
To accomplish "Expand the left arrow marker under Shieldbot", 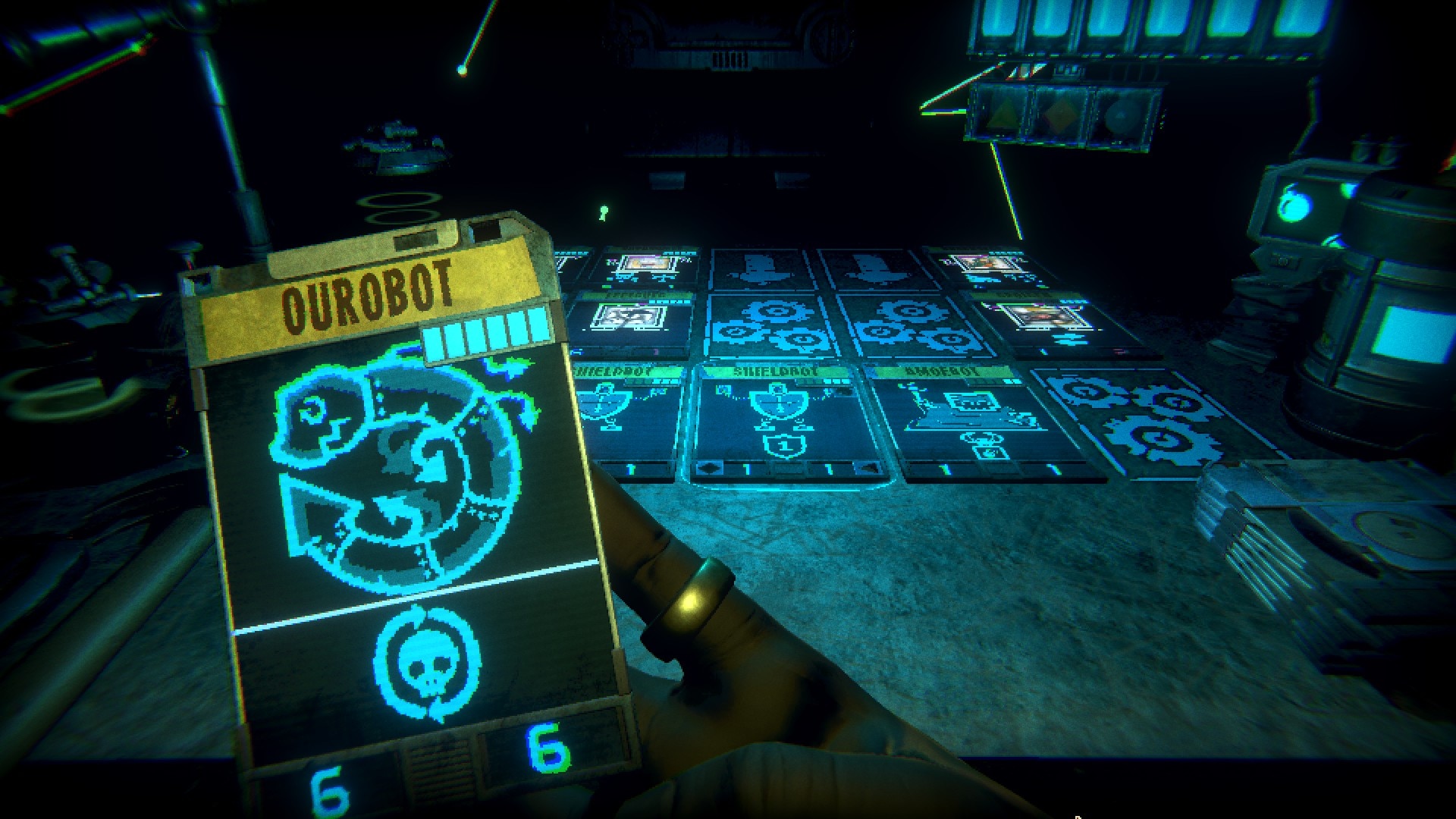I will pos(711,469).
